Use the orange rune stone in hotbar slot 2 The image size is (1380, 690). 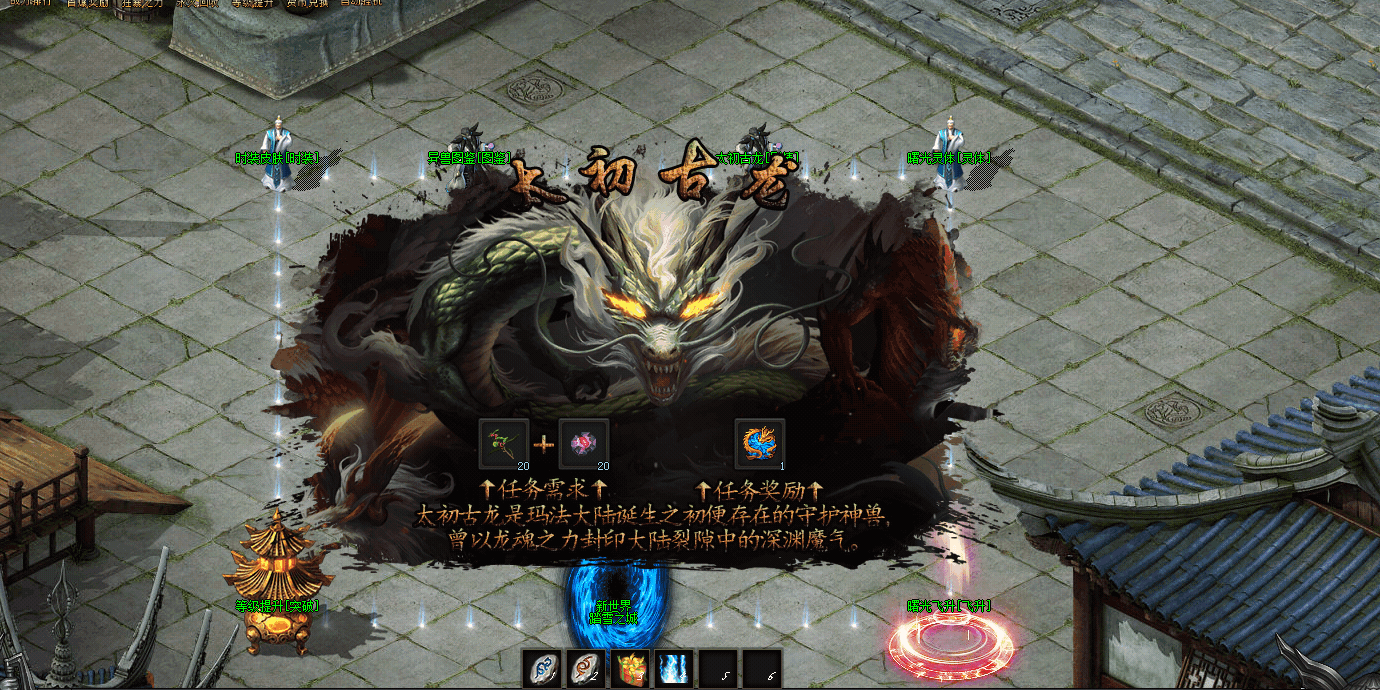(587, 668)
